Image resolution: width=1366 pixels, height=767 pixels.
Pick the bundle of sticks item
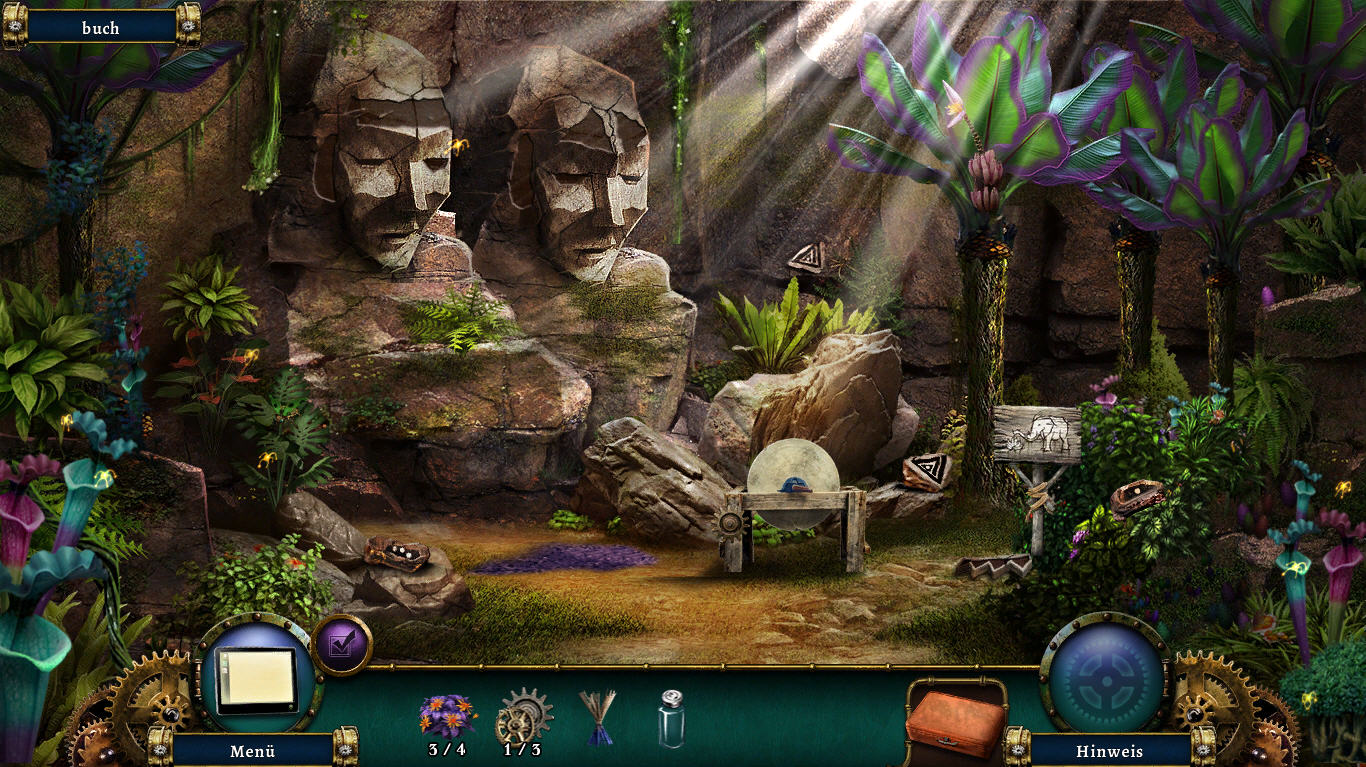pos(598,716)
